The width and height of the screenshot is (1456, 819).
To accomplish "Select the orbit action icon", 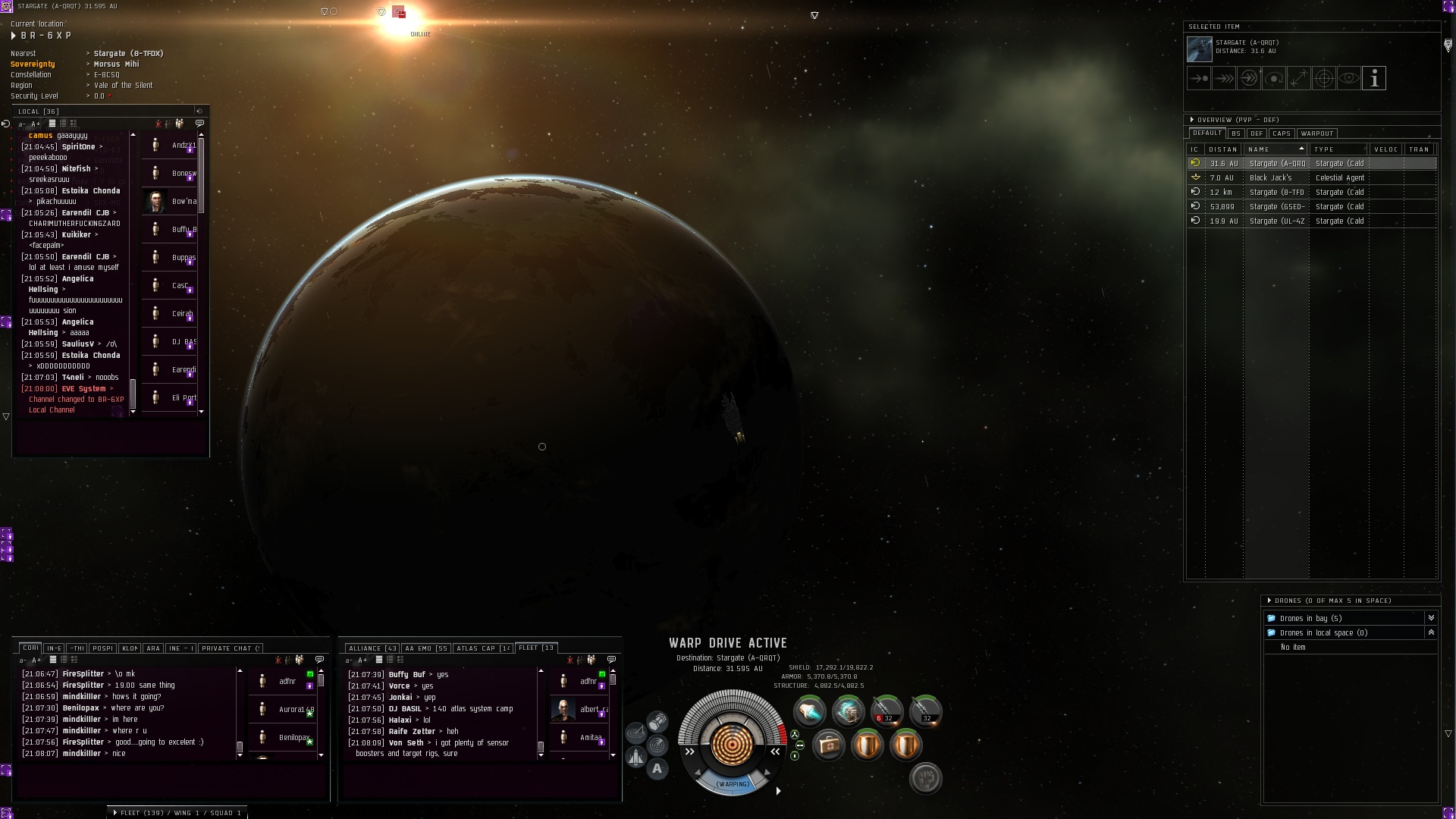I will click(1273, 78).
